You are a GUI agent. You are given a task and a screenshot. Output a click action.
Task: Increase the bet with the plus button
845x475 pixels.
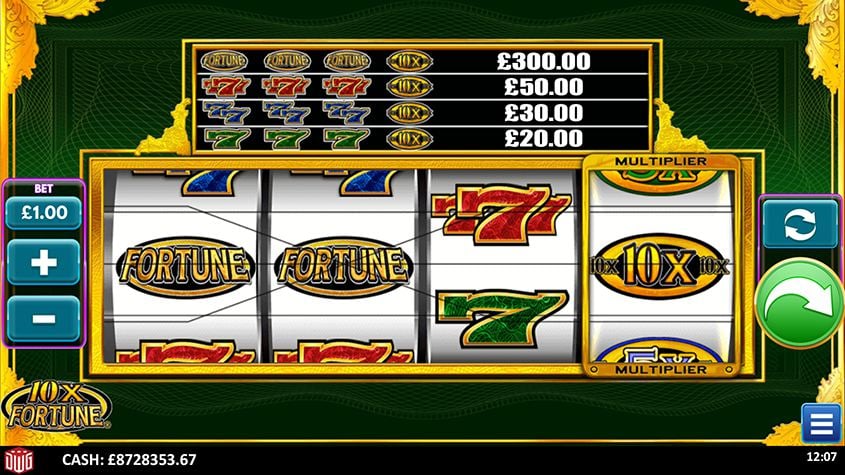44,263
